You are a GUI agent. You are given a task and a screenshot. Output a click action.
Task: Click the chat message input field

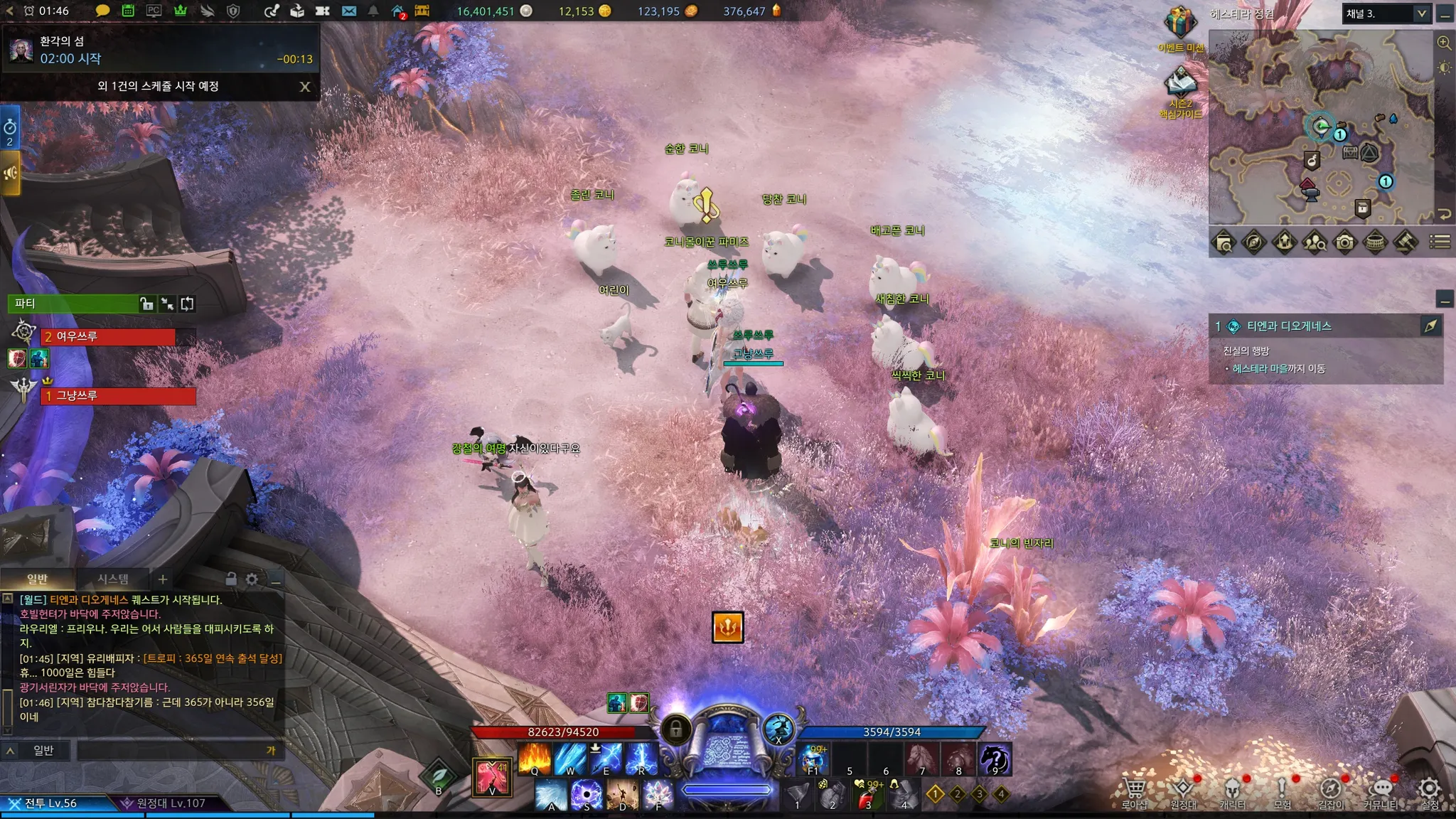(x=171, y=750)
